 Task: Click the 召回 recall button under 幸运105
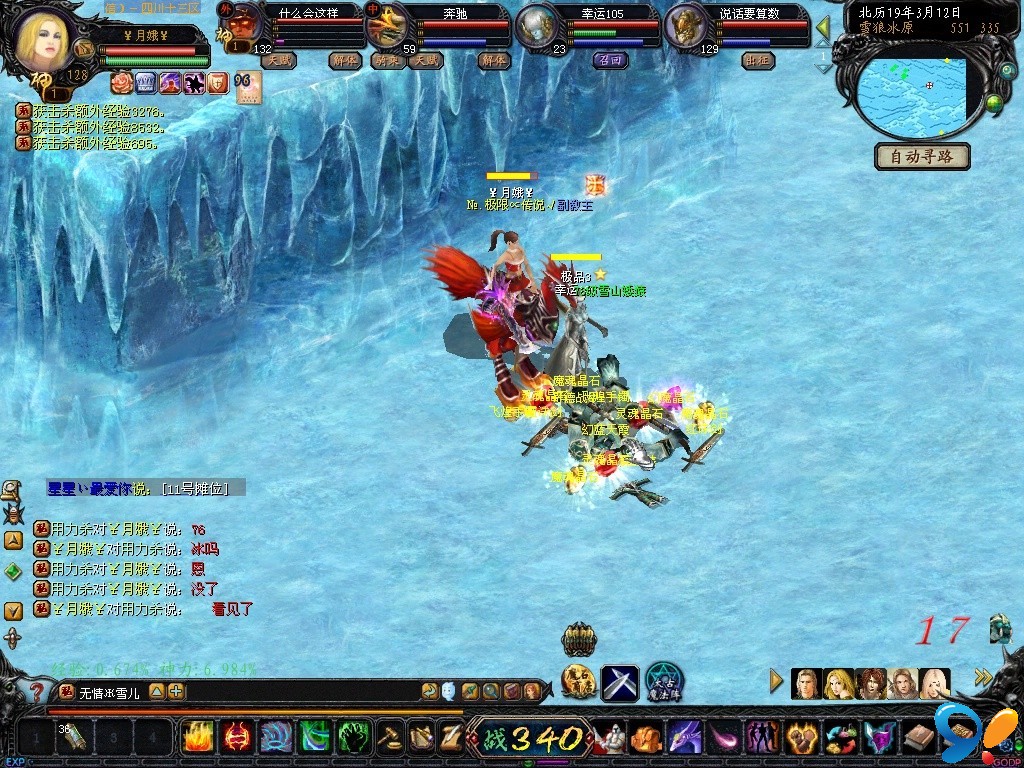(x=609, y=60)
